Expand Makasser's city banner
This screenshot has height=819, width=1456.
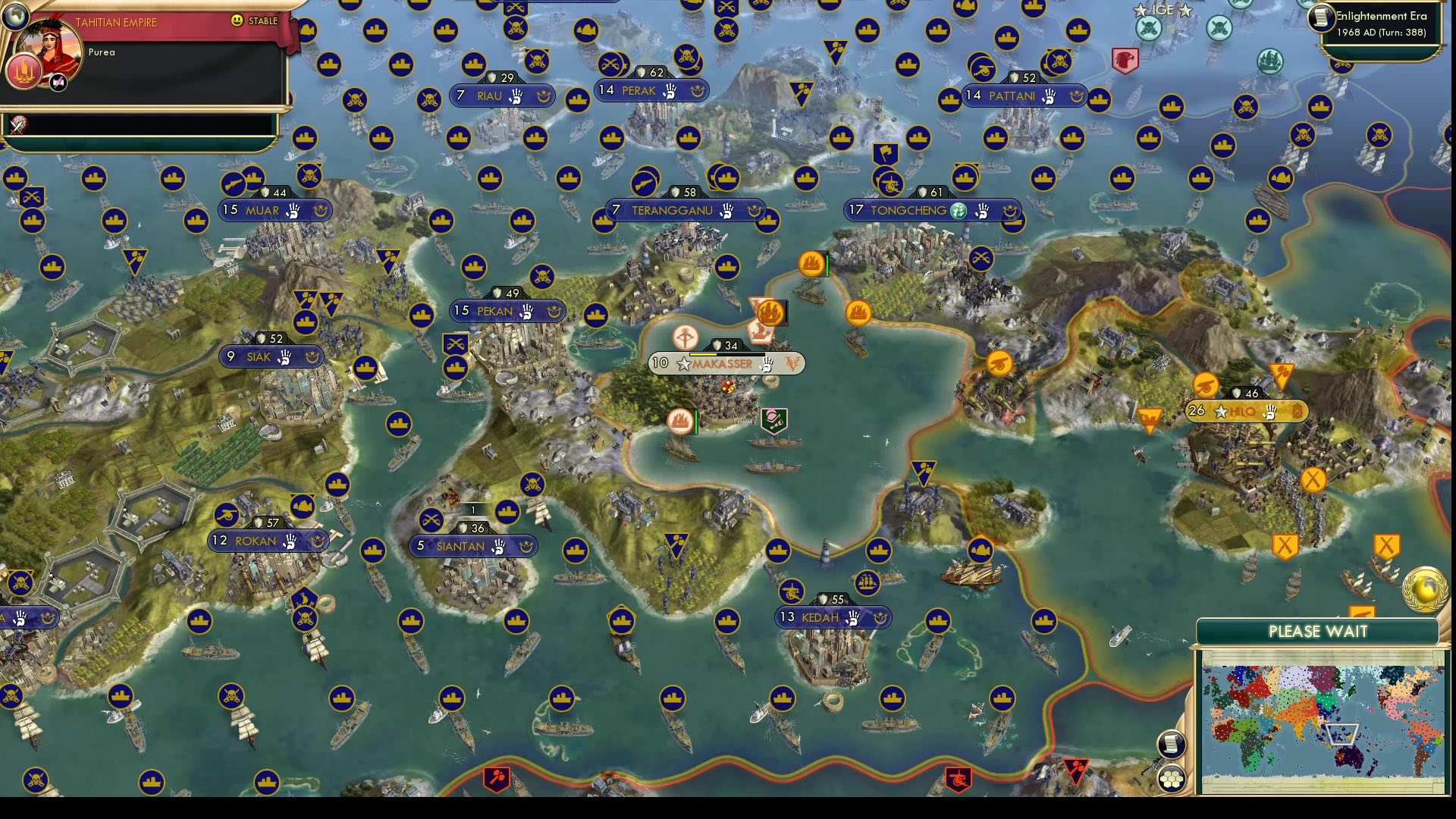(719, 364)
